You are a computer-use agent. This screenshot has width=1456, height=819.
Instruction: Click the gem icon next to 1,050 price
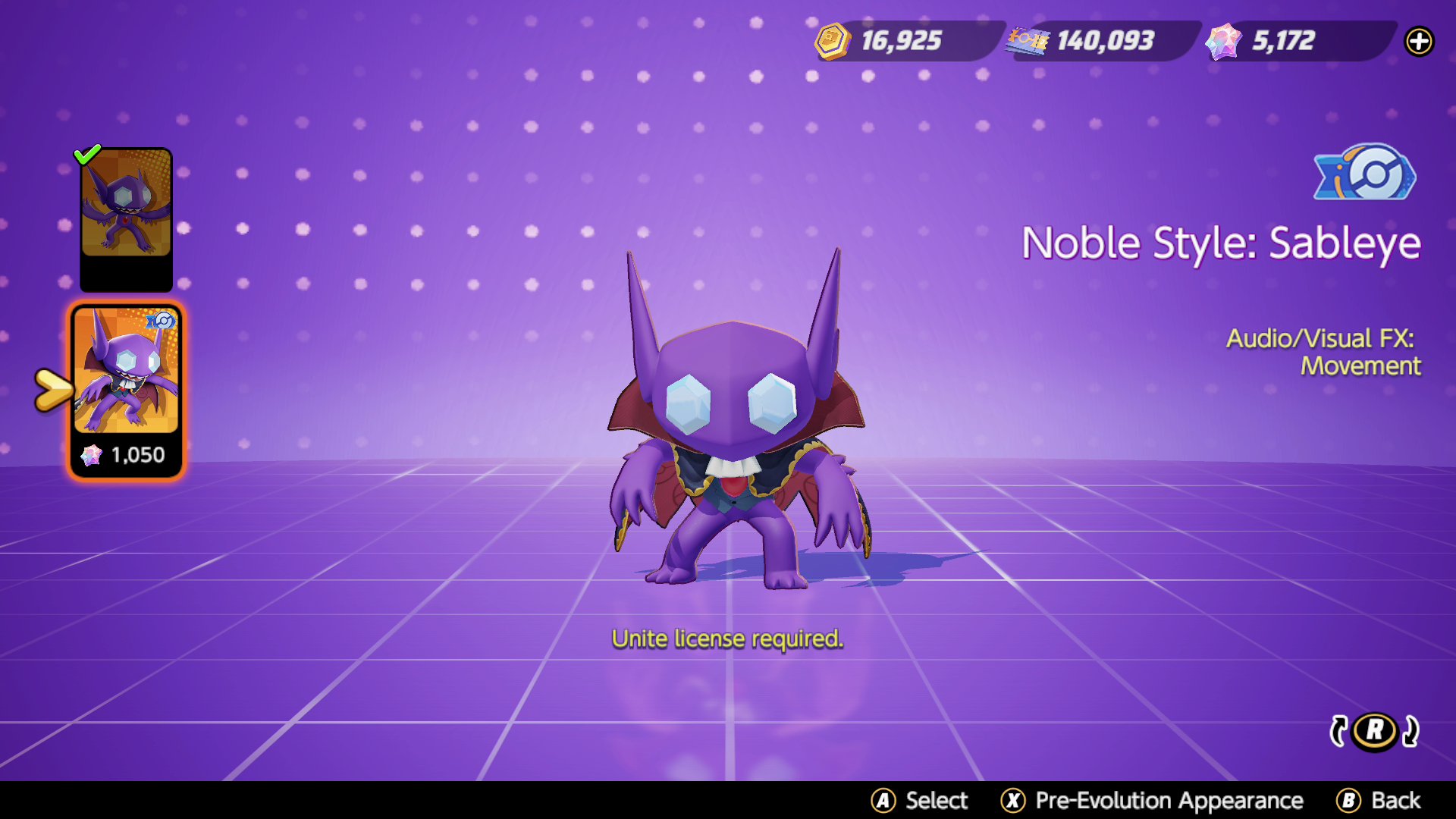[93, 454]
